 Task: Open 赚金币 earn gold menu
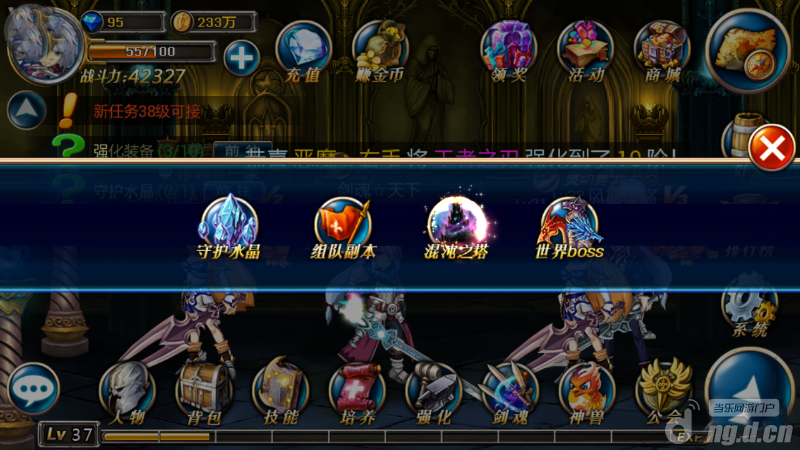coord(380,50)
